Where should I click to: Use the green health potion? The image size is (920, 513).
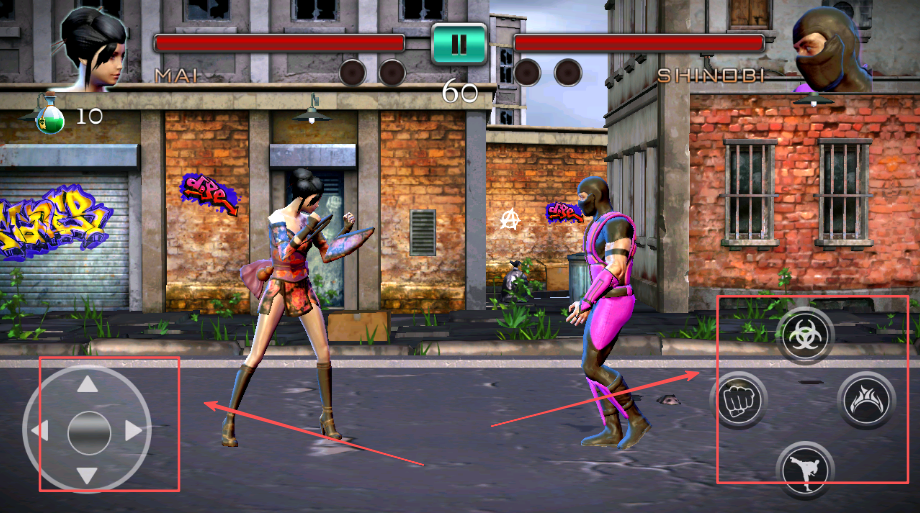tap(49, 115)
